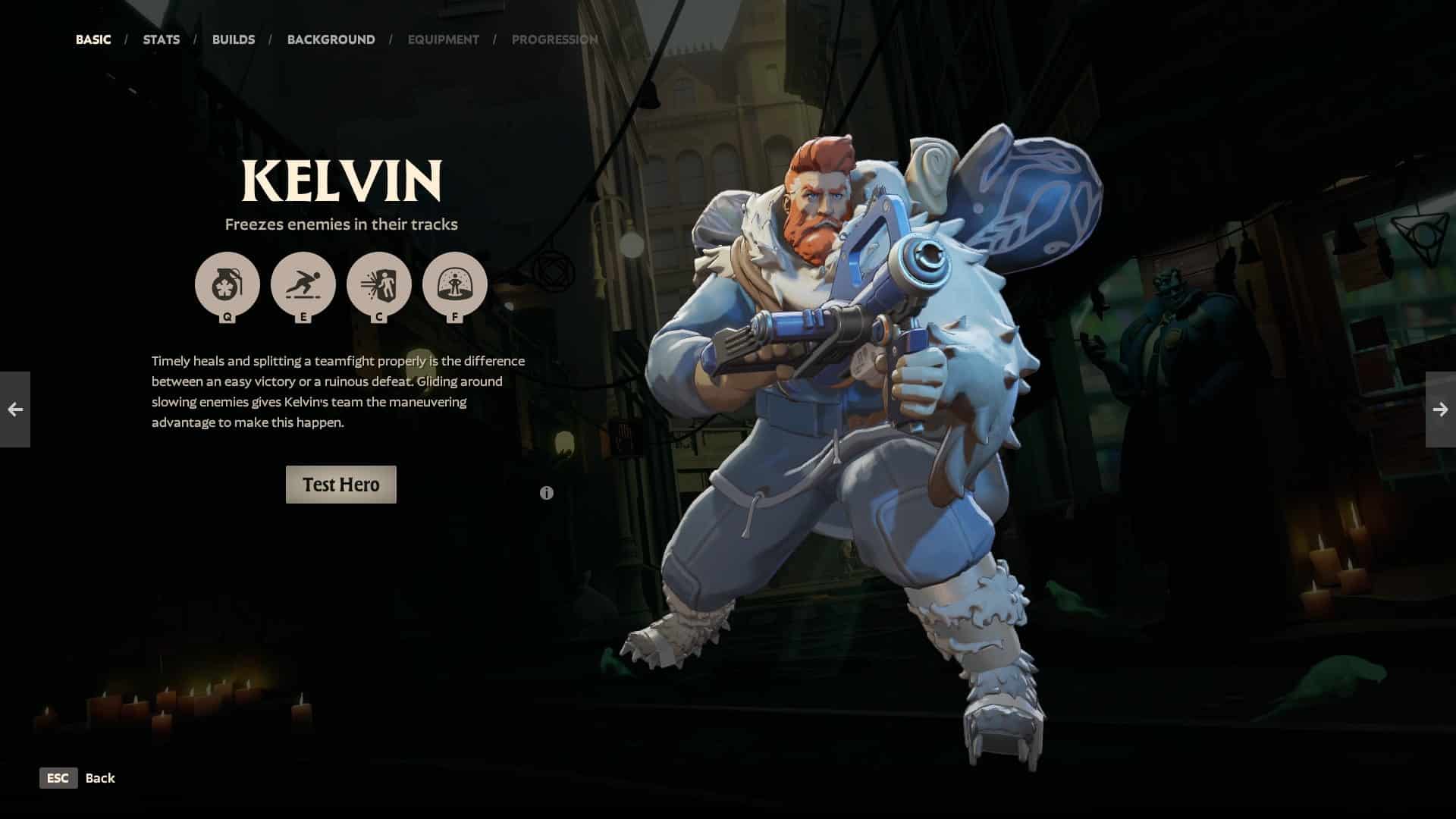Show the Builds tab
Image resolution: width=1456 pixels, height=819 pixels.
(x=234, y=39)
